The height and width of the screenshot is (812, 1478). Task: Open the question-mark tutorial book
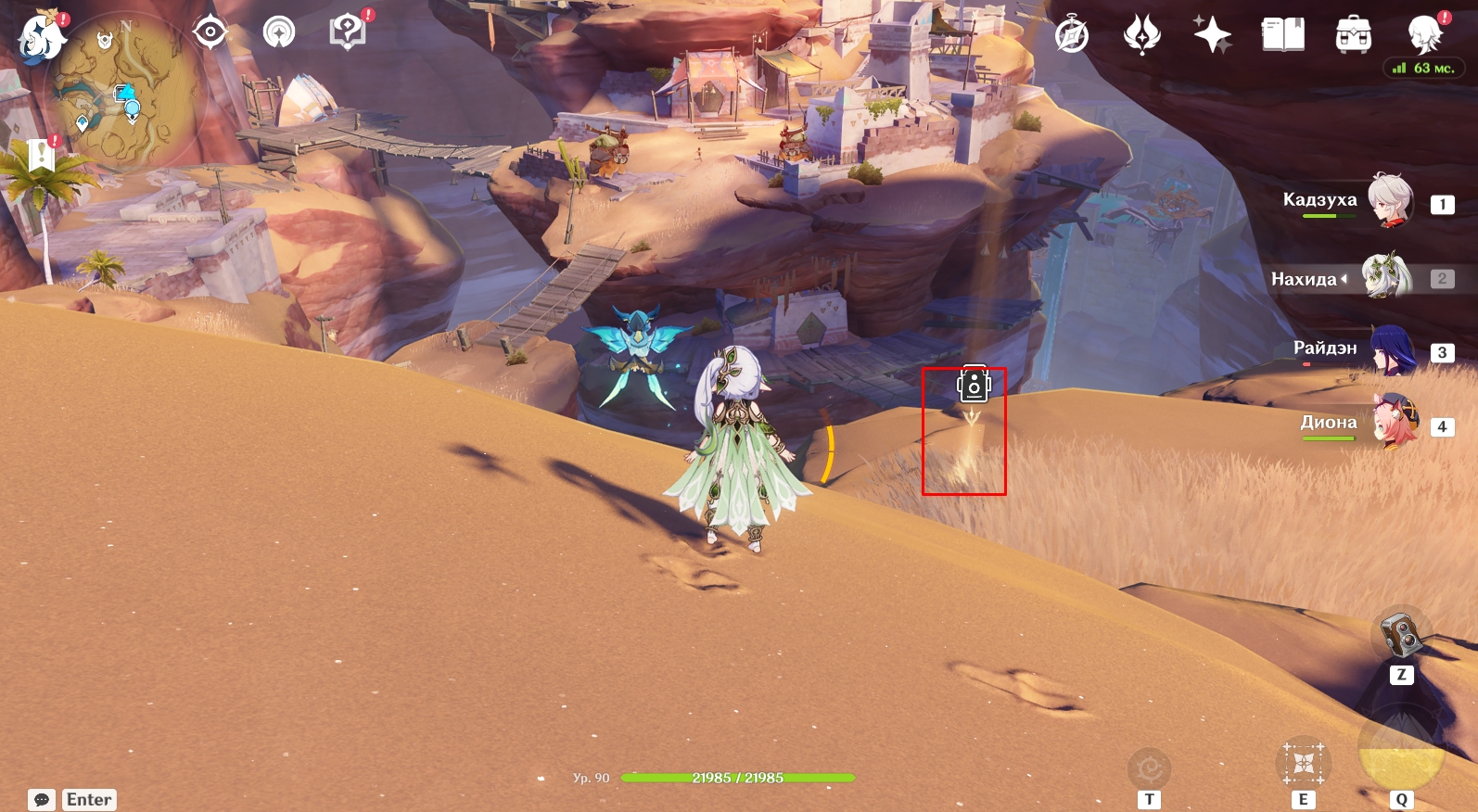348,33
